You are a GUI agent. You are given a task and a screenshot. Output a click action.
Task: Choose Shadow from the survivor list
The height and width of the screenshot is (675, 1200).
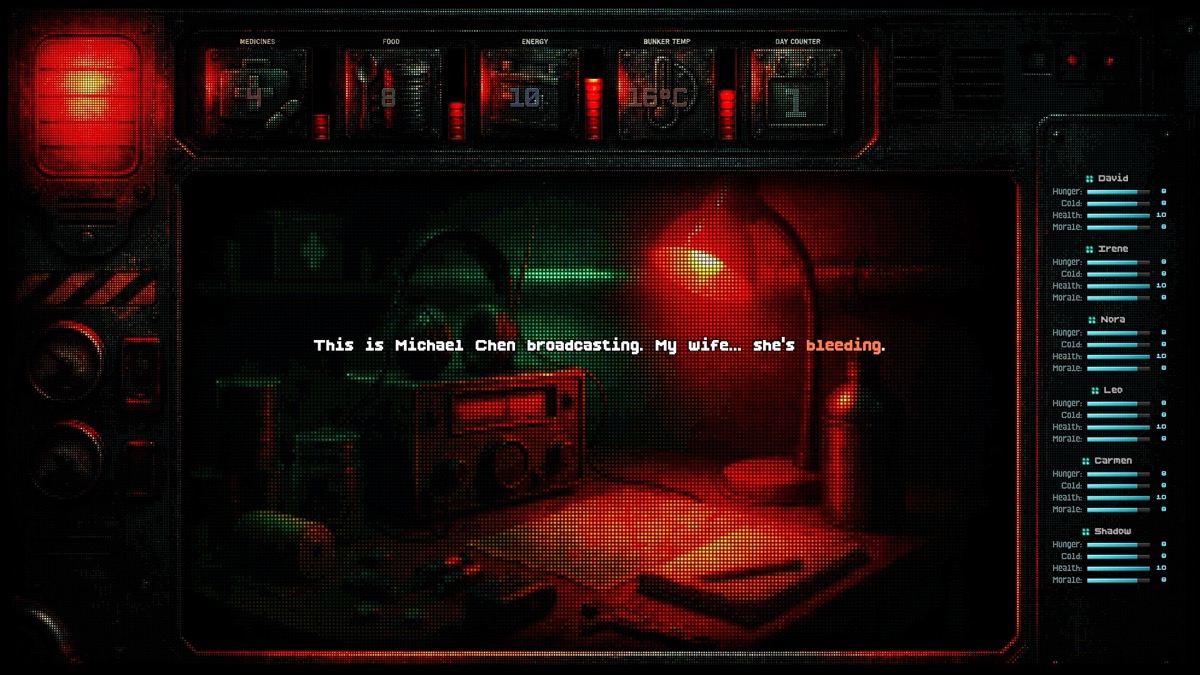point(1112,532)
